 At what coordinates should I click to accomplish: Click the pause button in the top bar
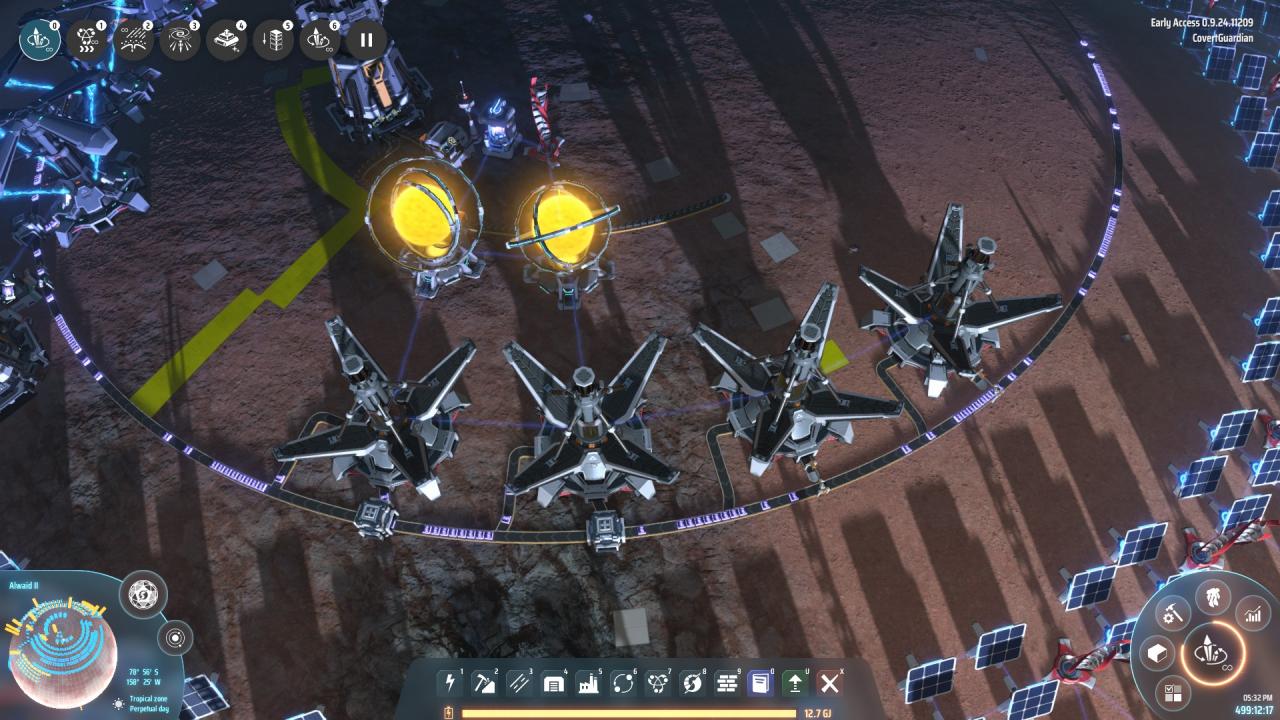pos(366,40)
